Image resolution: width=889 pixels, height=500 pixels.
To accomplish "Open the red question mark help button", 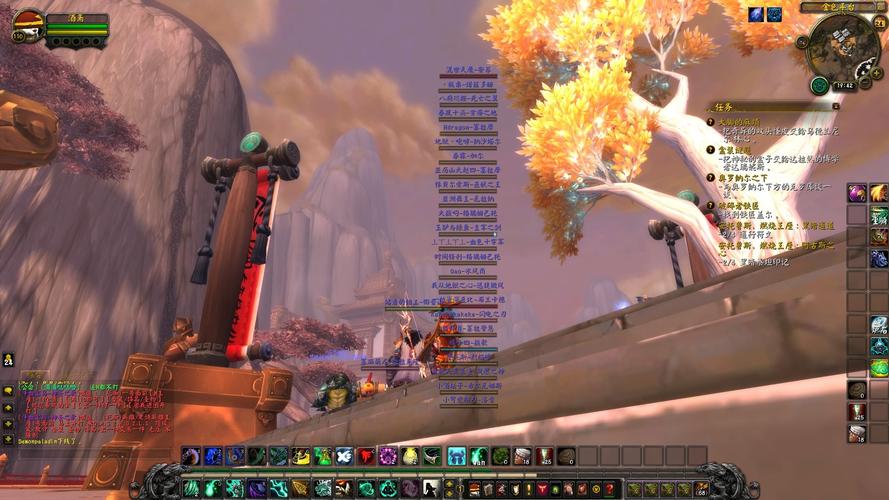I will pyautogui.click(x=610, y=489).
